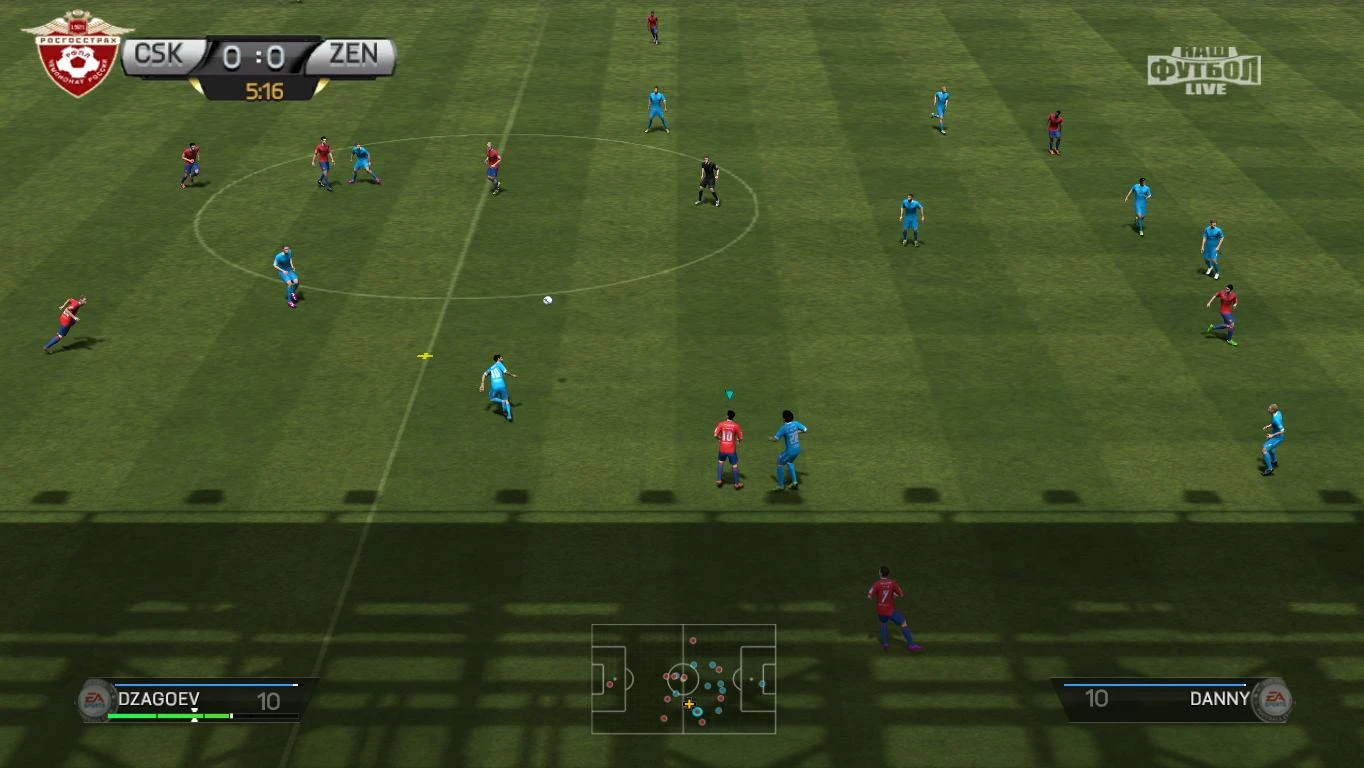Image resolution: width=1364 pixels, height=768 pixels.
Task: Click the soccer ball on the pitch
Action: tap(547, 301)
